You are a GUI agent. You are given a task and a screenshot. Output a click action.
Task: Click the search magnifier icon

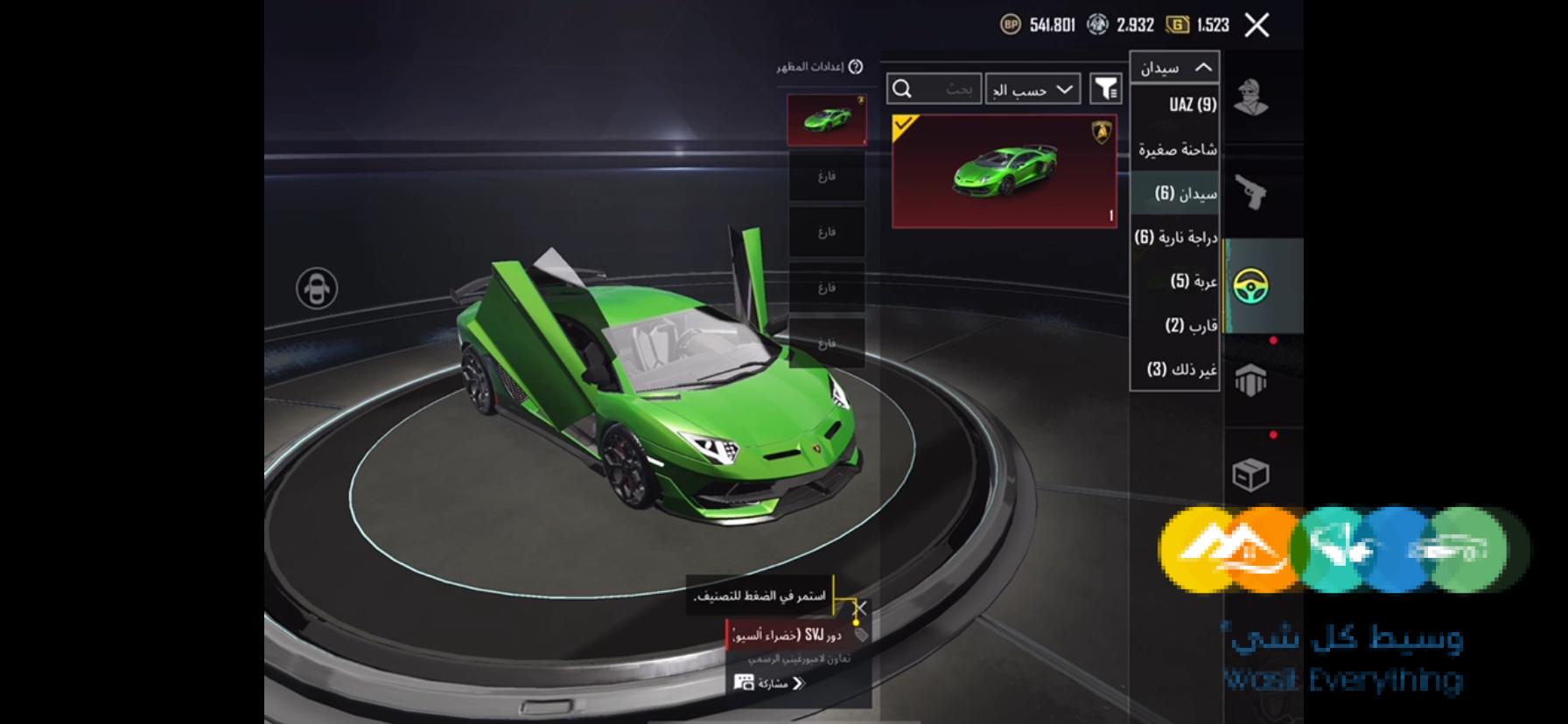901,88
